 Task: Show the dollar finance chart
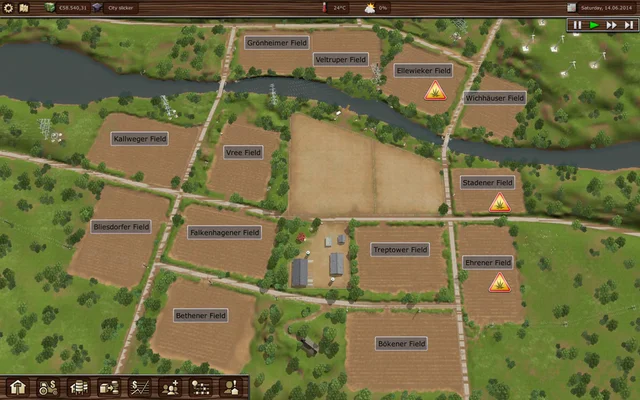point(139,387)
